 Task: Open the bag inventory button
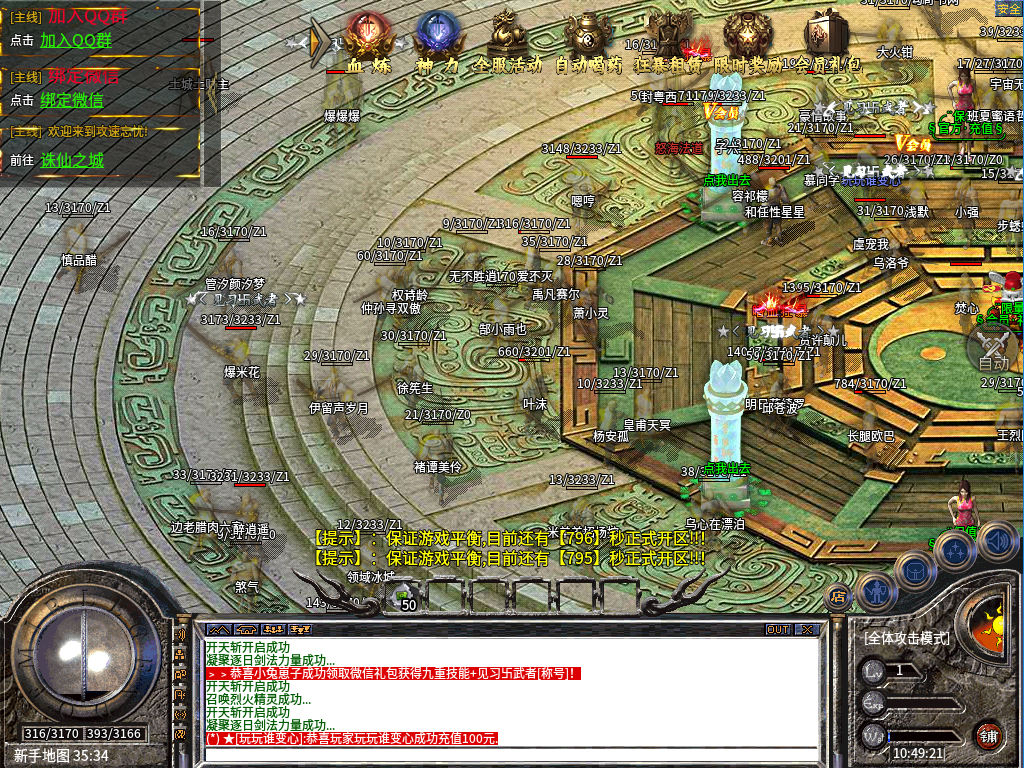click(x=915, y=571)
